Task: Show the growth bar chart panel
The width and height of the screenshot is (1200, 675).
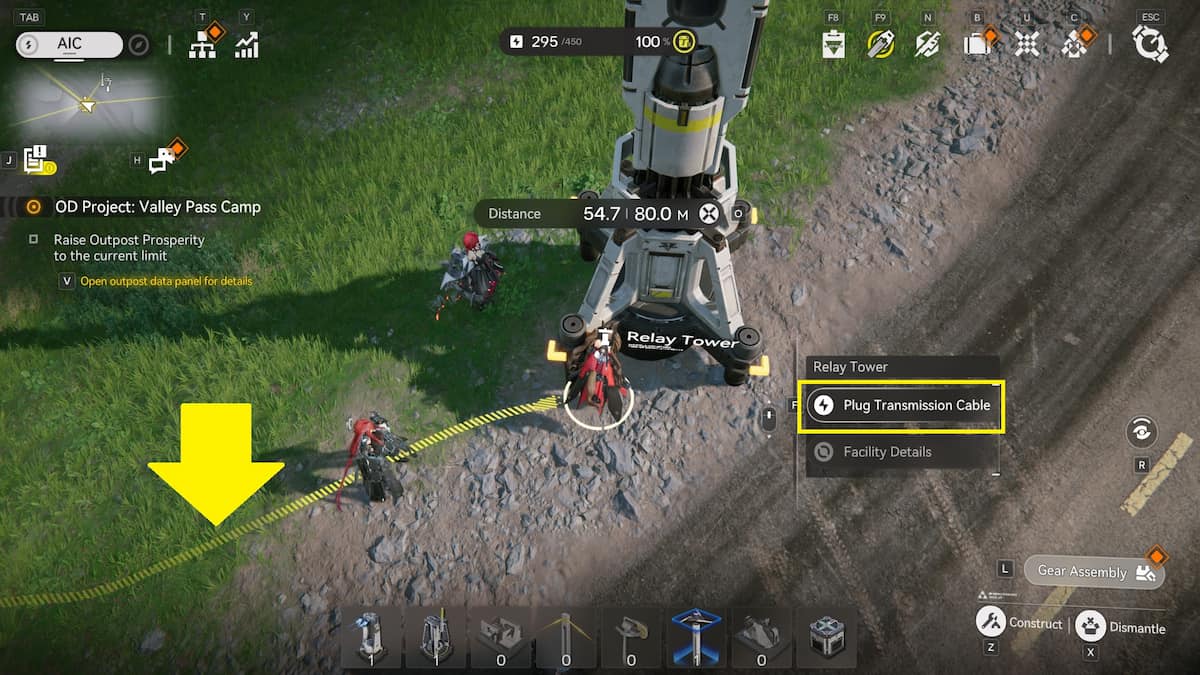Action: tap(246, 44)
